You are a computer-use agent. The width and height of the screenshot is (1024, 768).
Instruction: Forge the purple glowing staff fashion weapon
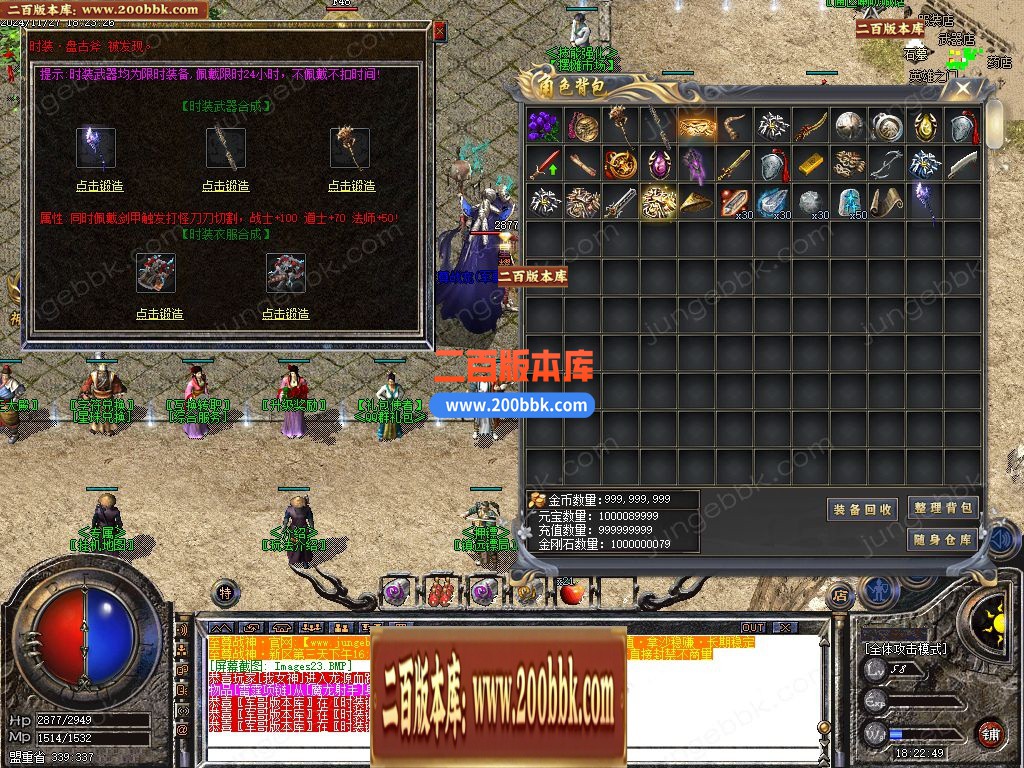98,185
